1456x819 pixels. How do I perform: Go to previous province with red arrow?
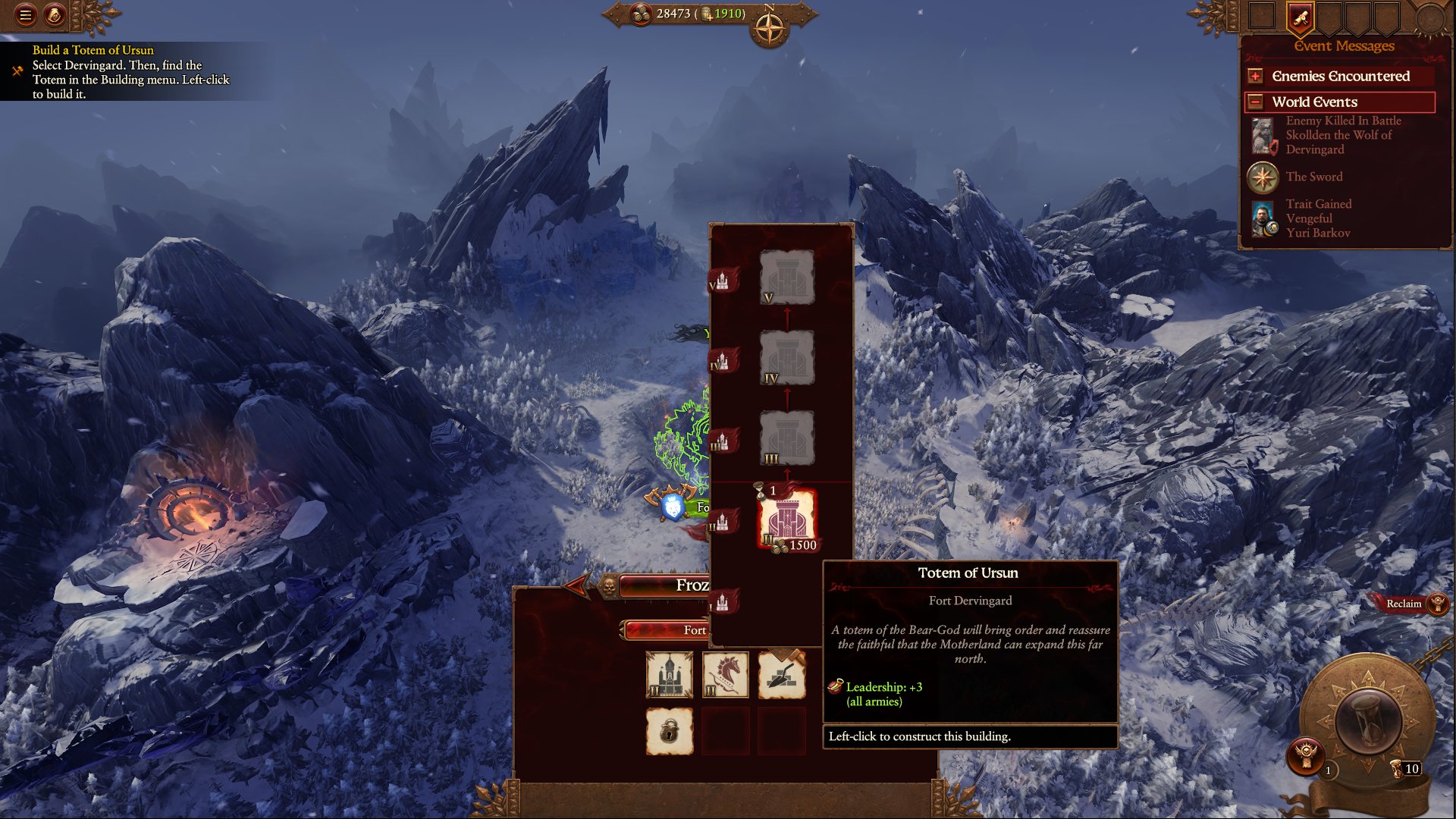576,585
